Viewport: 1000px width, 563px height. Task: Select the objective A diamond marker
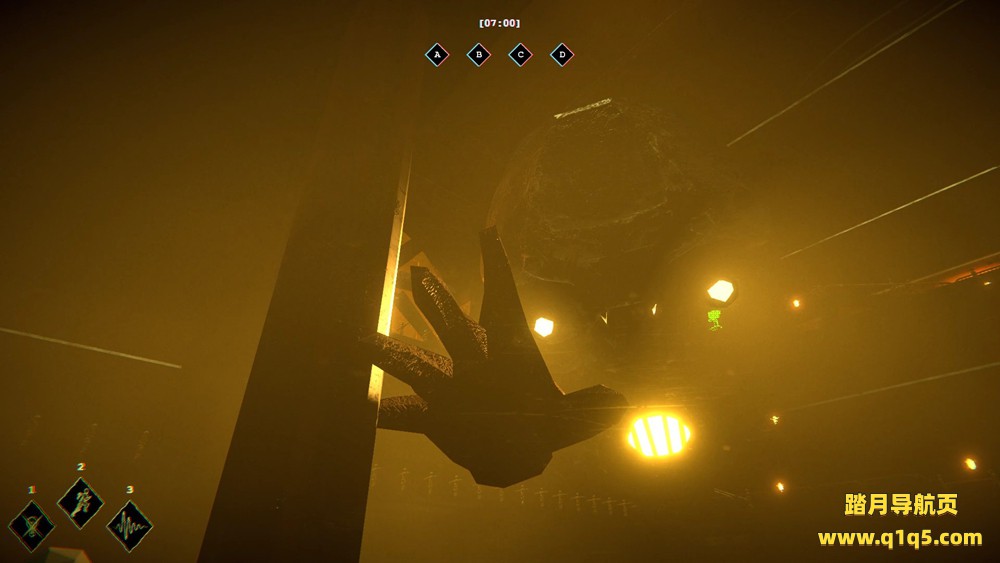[437, 55]
